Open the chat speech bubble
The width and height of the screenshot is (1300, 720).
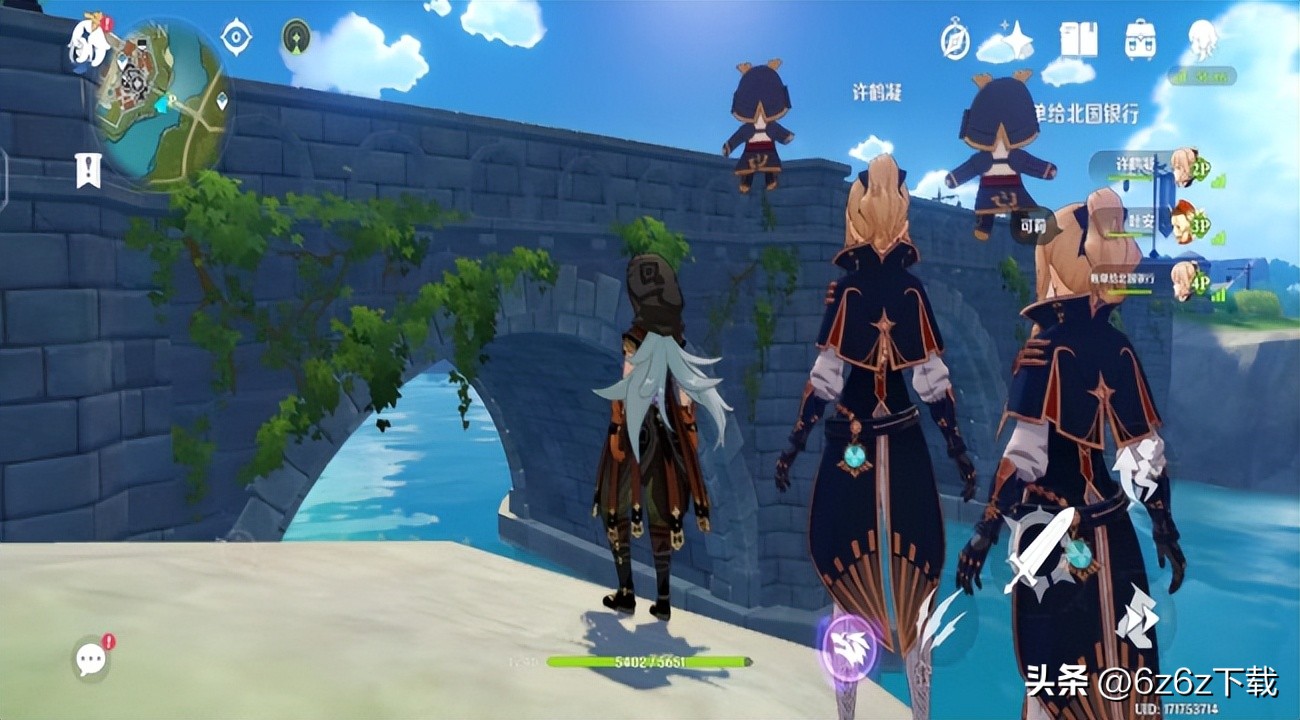tap(91, 658)
